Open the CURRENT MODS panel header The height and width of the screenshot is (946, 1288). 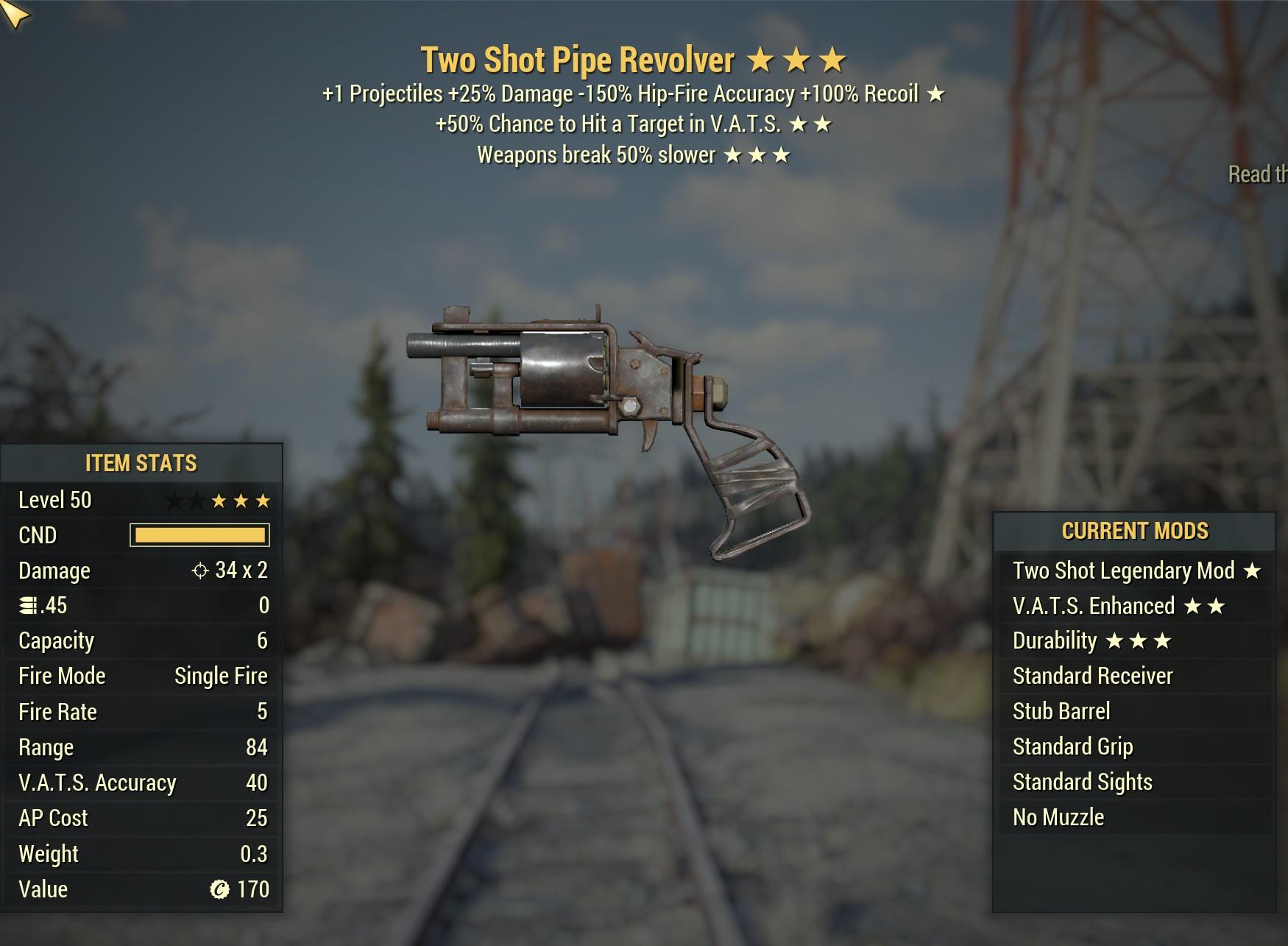pos(1136,532)
